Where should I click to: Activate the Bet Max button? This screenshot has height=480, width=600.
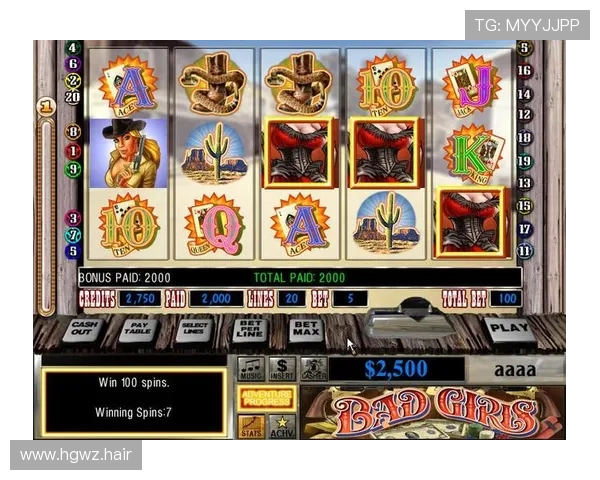point(305,328)
